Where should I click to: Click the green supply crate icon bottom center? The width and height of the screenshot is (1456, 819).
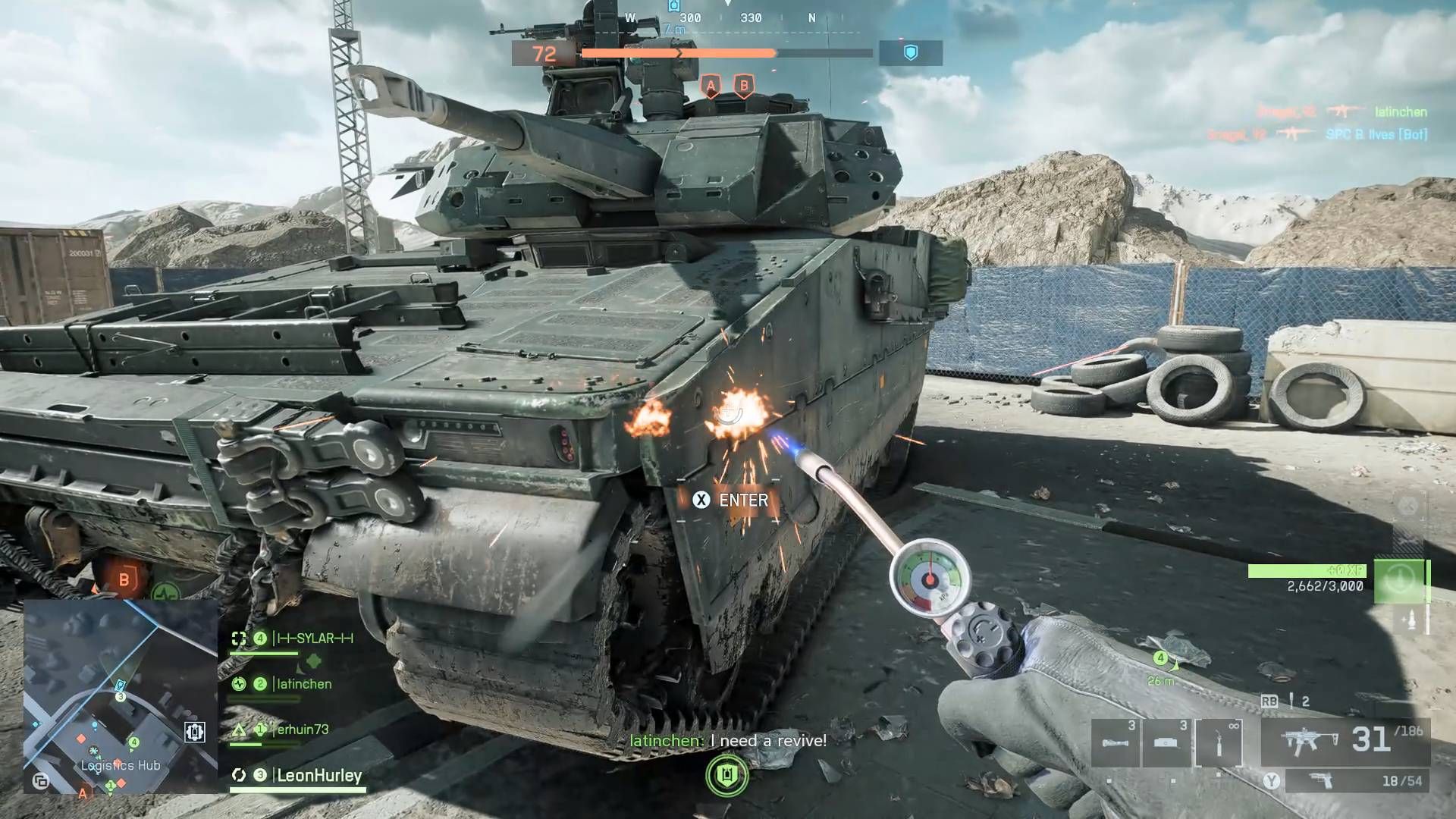tap(726, 776)
